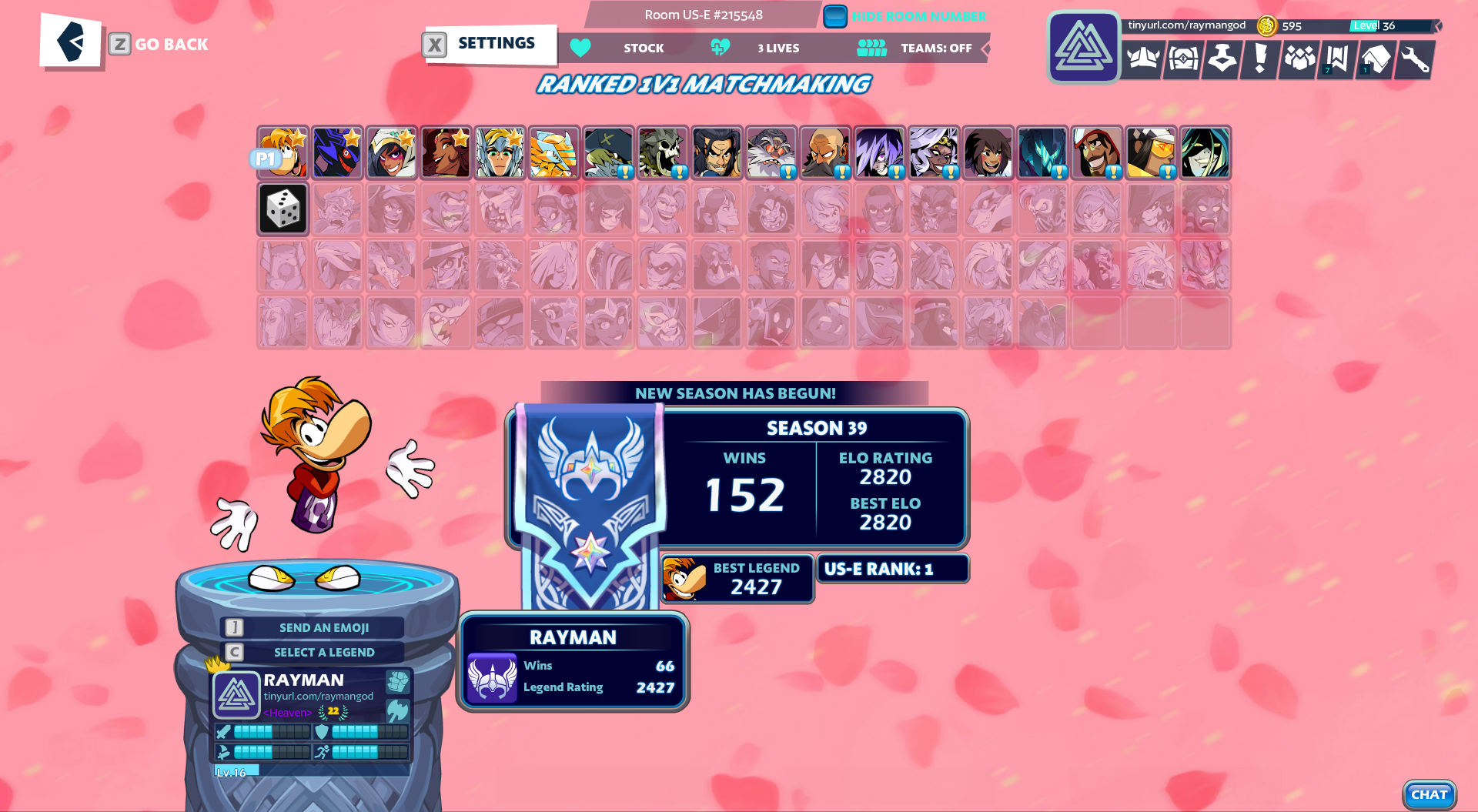Select the random legend dice tile
The height and width of the screenshot is (812, 1478).
pos(283,209)
